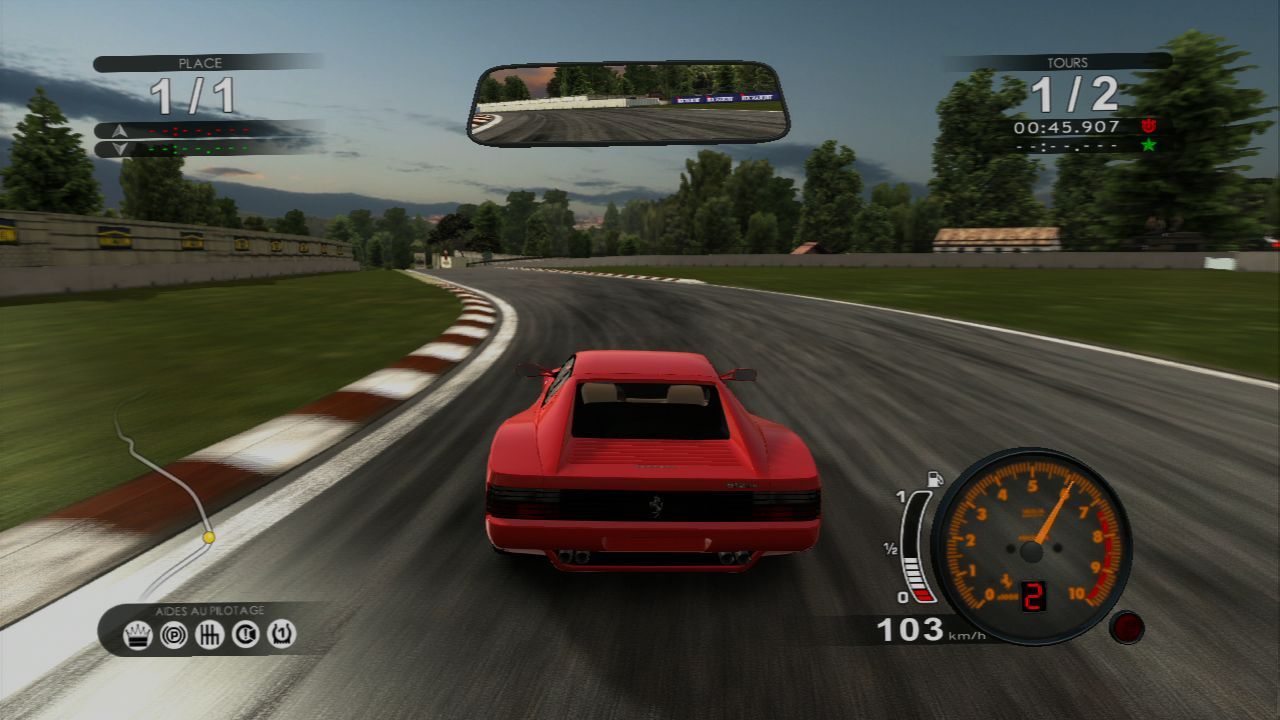Click the yellow position marker on the track map
The height and width of the screenshot is (720, 1280).
207,535
